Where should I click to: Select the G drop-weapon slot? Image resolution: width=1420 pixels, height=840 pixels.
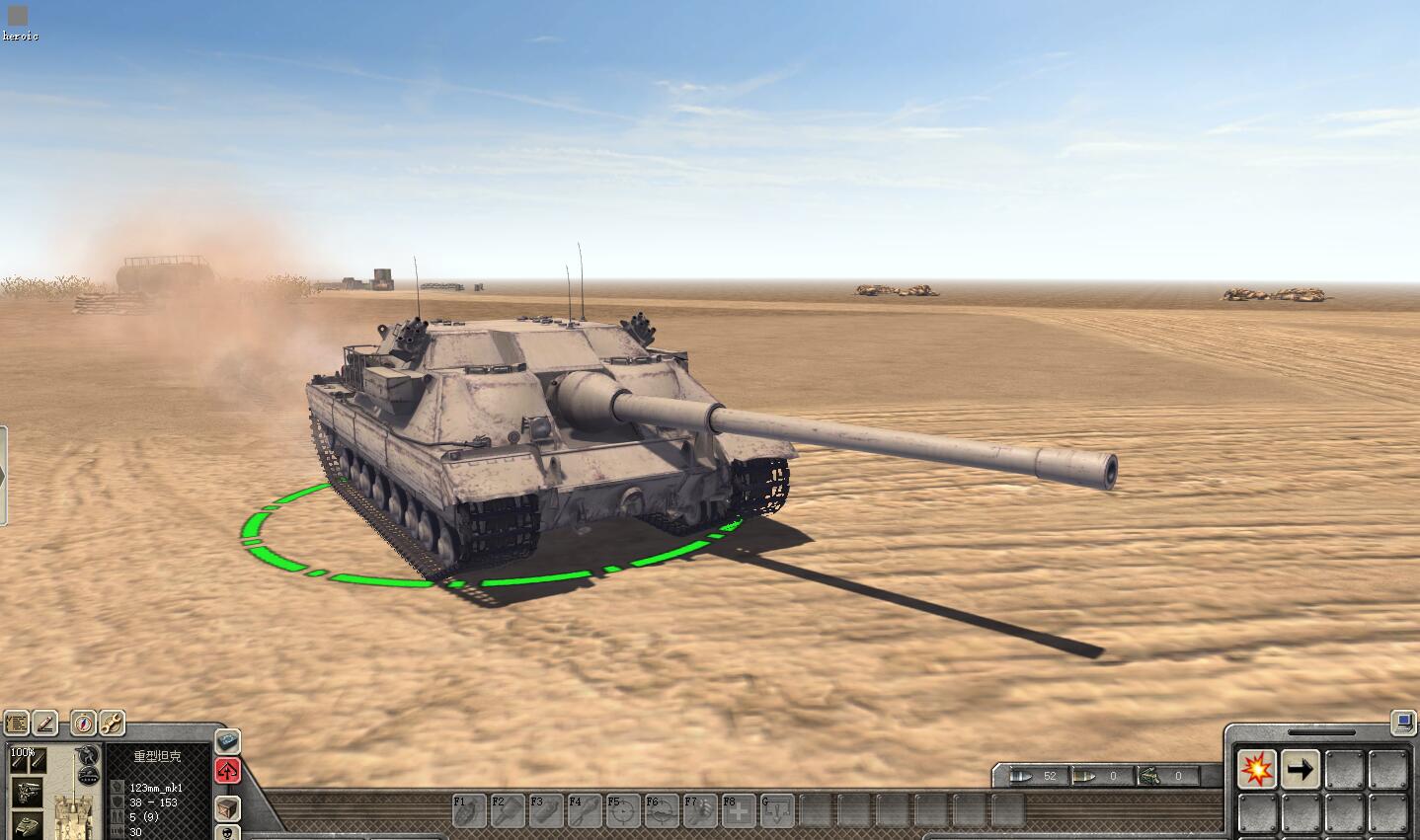pyautogui.click(x=777, y=811)
